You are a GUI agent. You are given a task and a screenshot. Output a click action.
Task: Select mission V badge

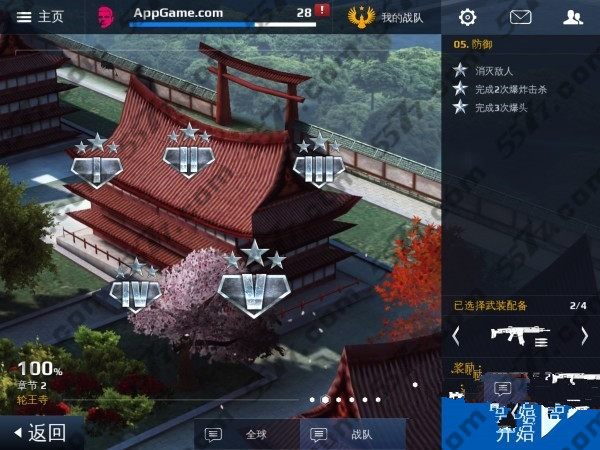pos(253,285)
